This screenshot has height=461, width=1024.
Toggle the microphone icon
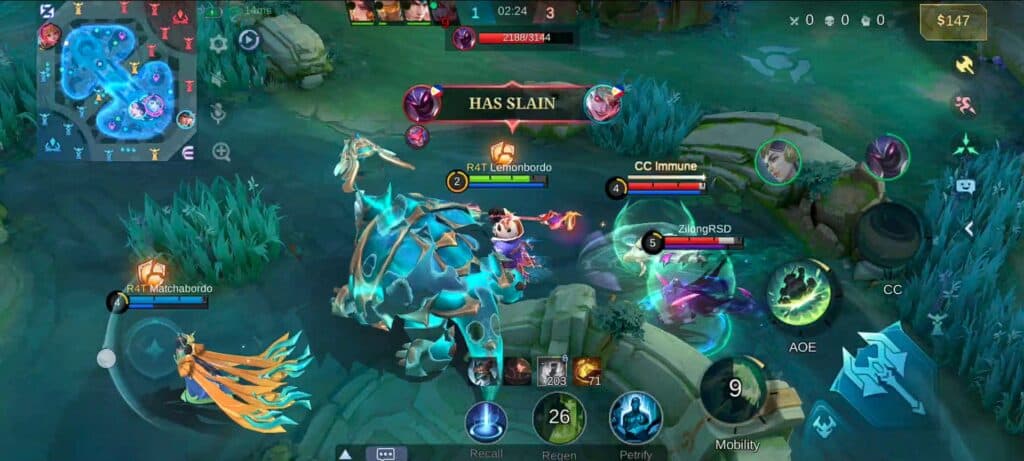pyautogui.click(x=219, y=114)
